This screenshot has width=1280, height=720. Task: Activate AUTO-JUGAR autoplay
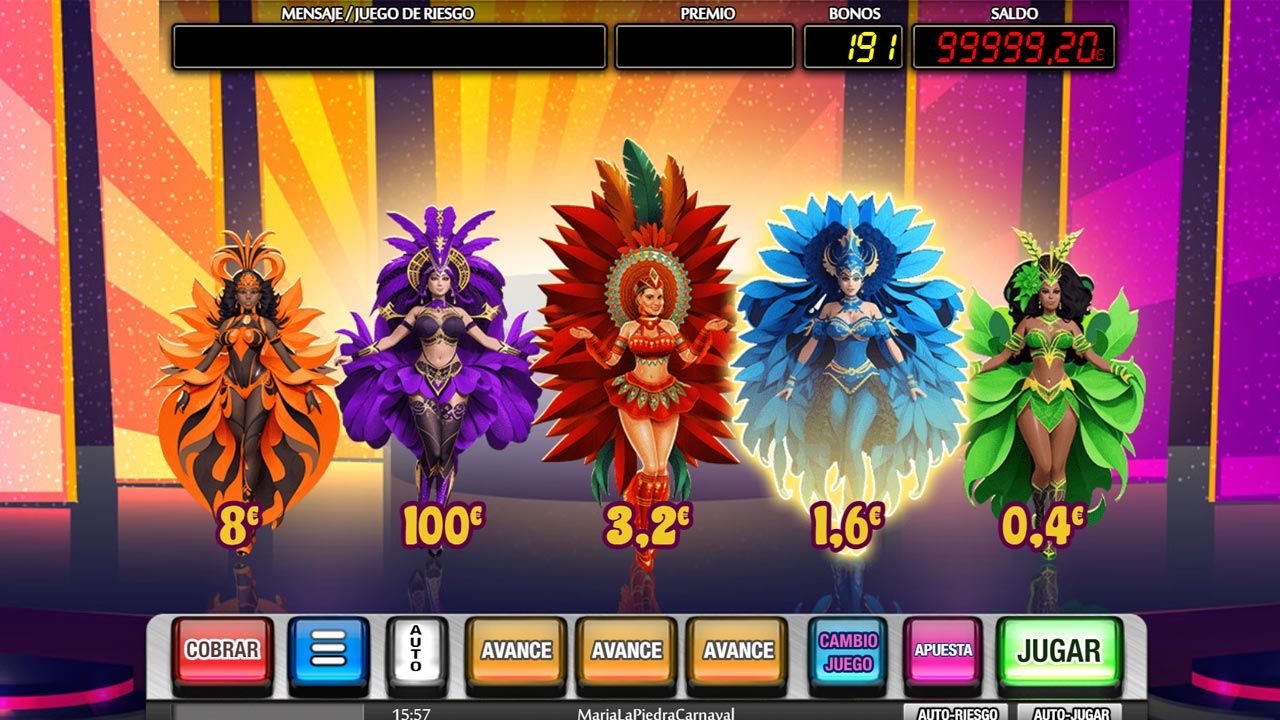pyautogui.click(x=1069, y=713)
